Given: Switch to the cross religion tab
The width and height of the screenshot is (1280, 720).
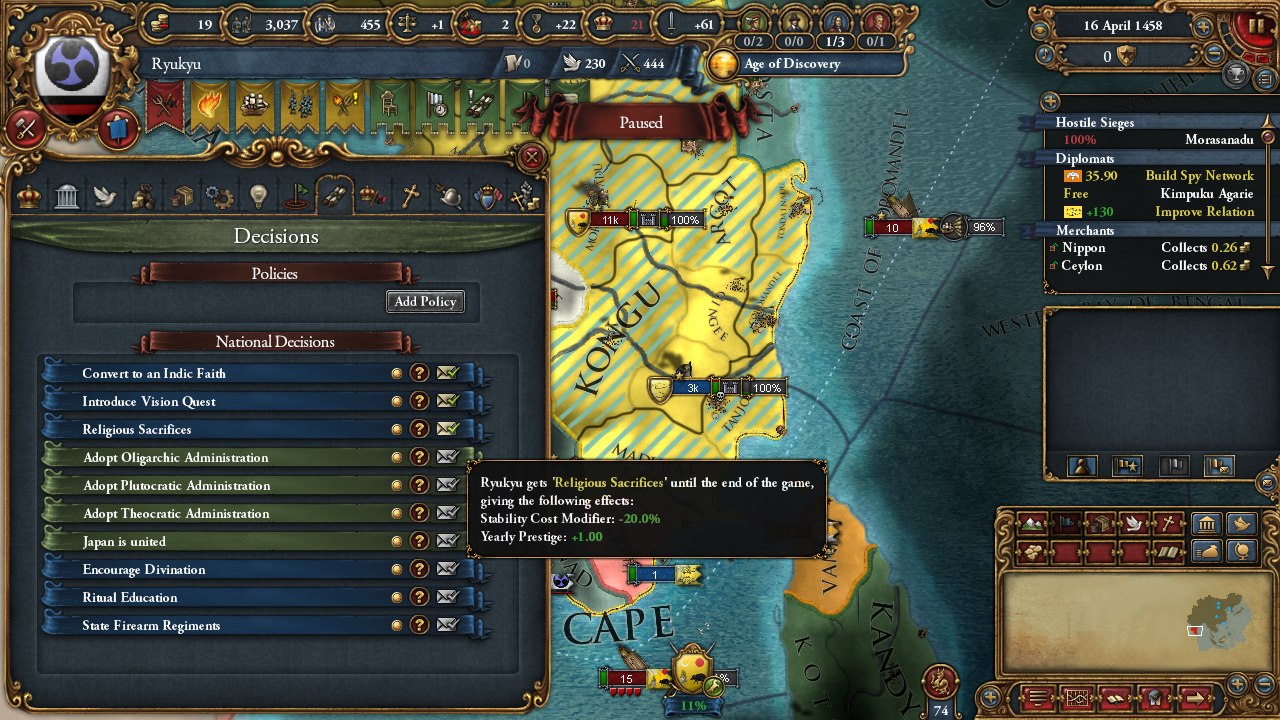Looking at the screenshot, I should (409, 196).
